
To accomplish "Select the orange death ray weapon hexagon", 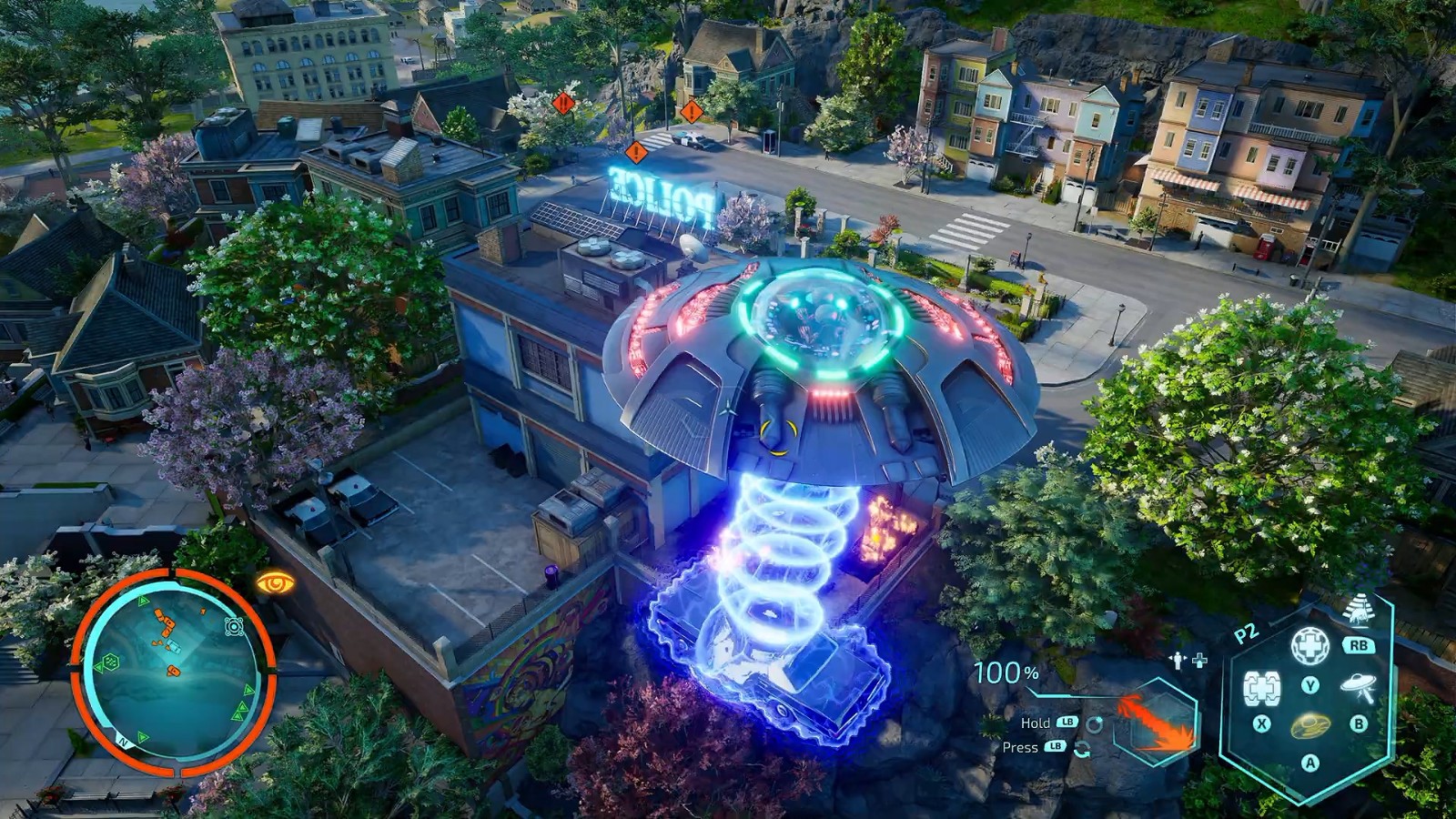I will coord(1155,721).
